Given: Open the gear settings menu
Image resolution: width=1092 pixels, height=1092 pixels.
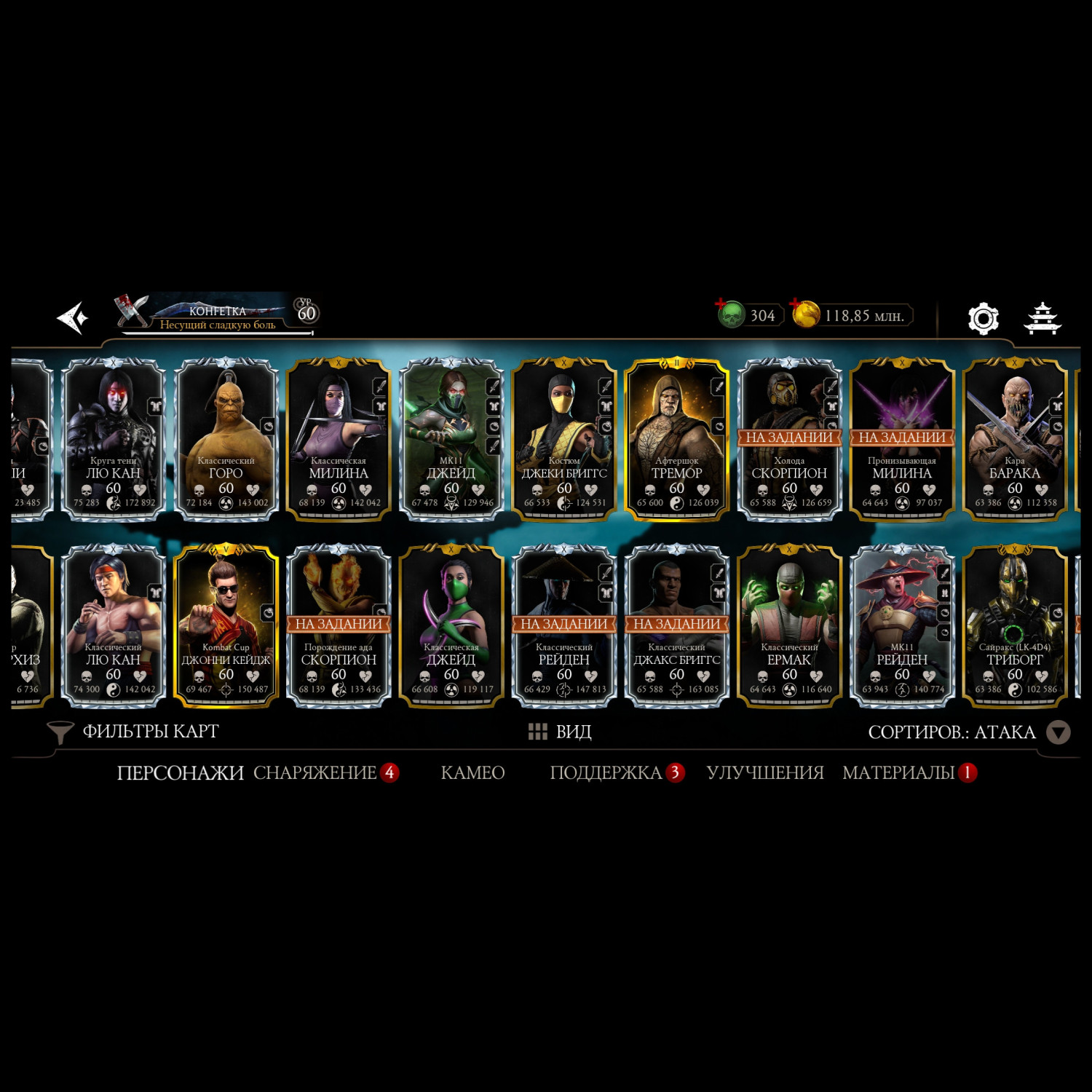Looking at the screenshot, I should pyautogui.click(x=983, y=318).
